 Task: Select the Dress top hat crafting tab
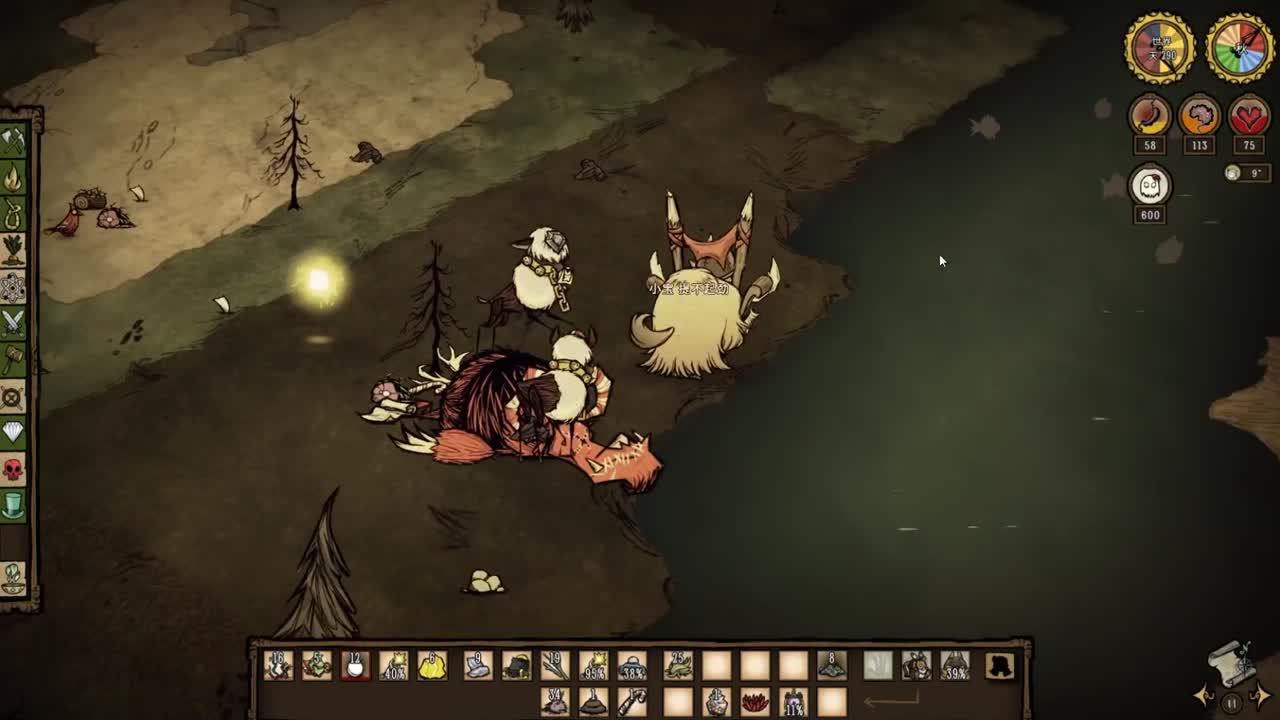click(13, 506)
